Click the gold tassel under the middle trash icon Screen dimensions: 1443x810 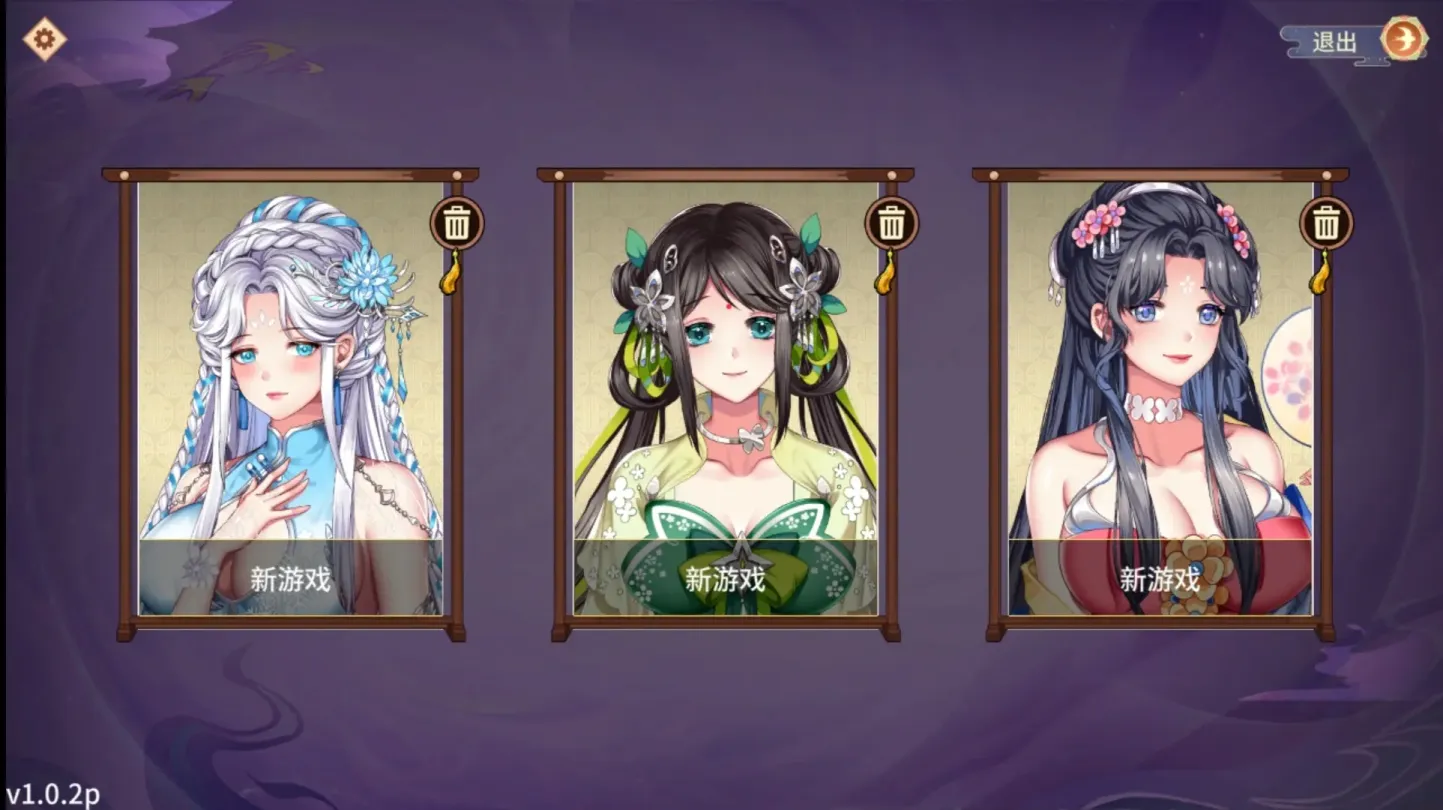[885, 278]
